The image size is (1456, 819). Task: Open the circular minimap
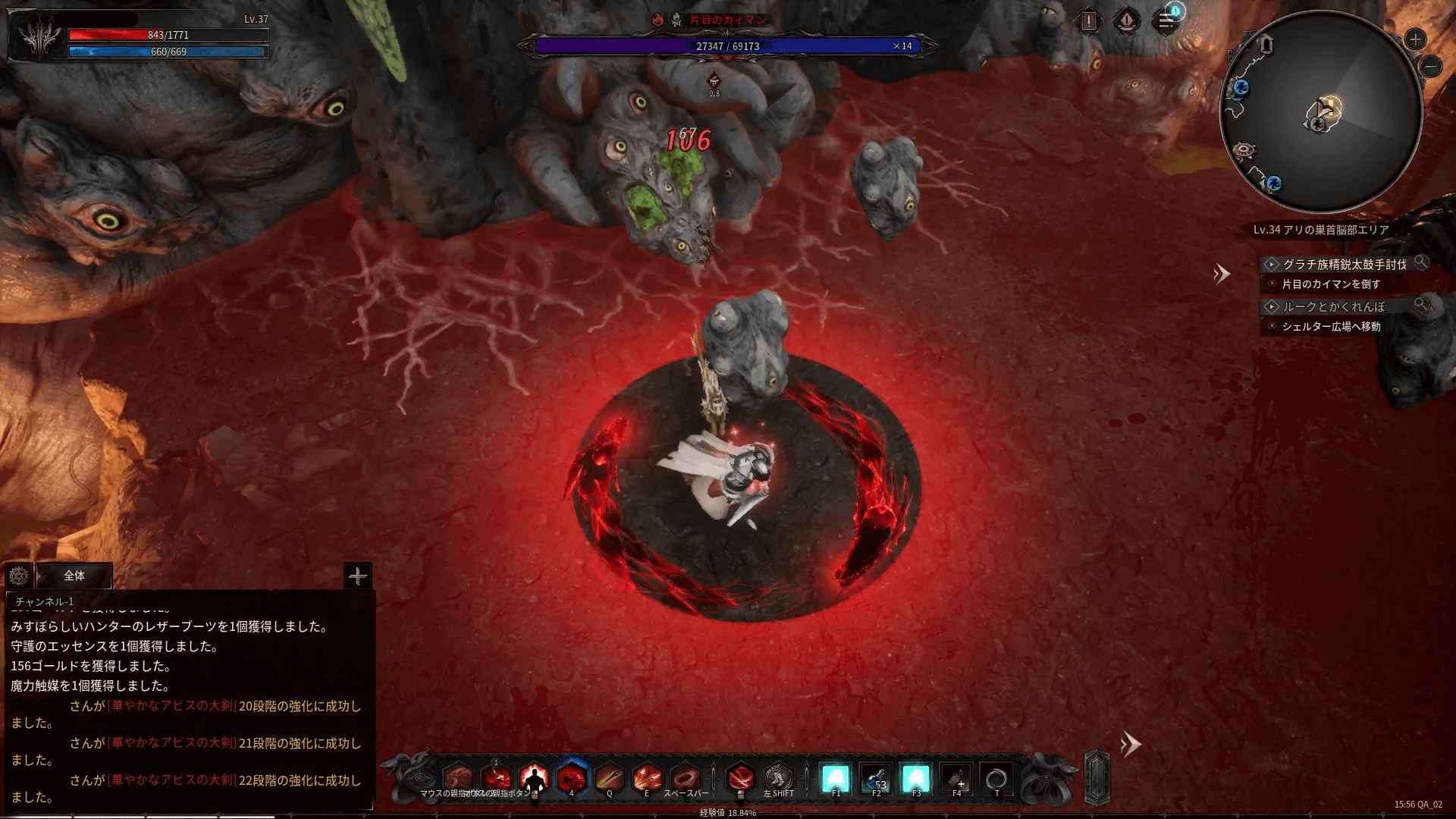pos(1320,112)
